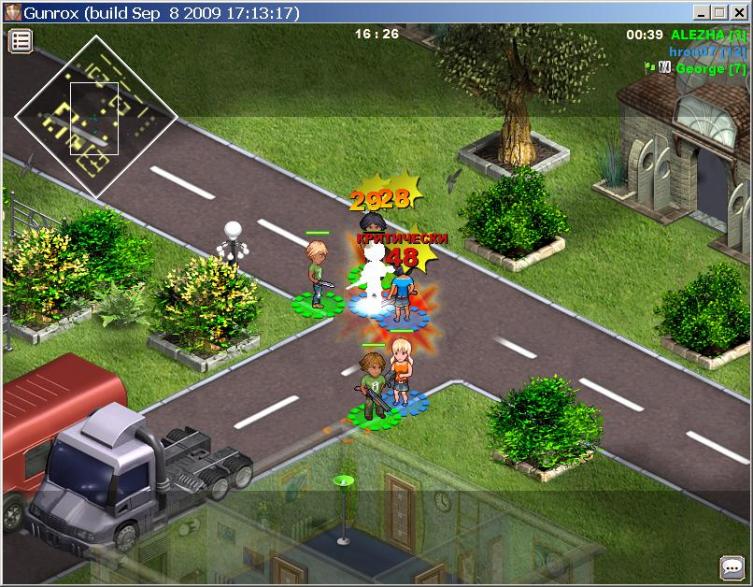Image resolution: width=753 pixels, height=587 pixels.
Task: Select player ALEZHA in the scoreboard
Action: 707,35
